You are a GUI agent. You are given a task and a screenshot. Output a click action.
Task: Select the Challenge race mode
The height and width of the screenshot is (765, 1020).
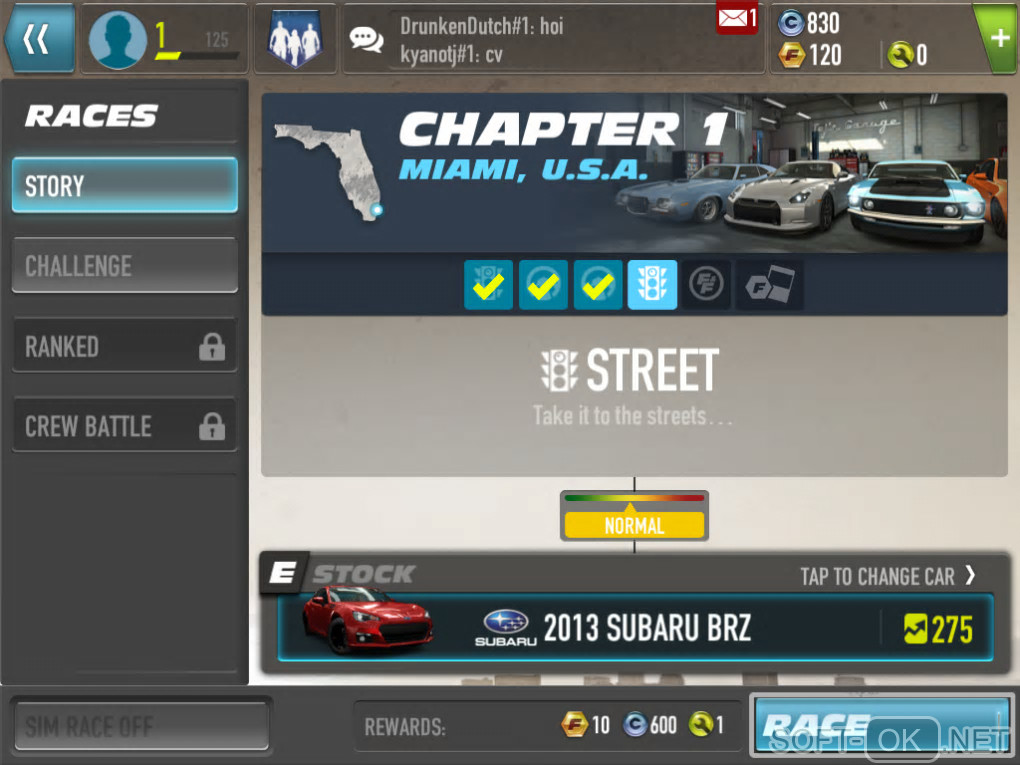tap(124, 266)
